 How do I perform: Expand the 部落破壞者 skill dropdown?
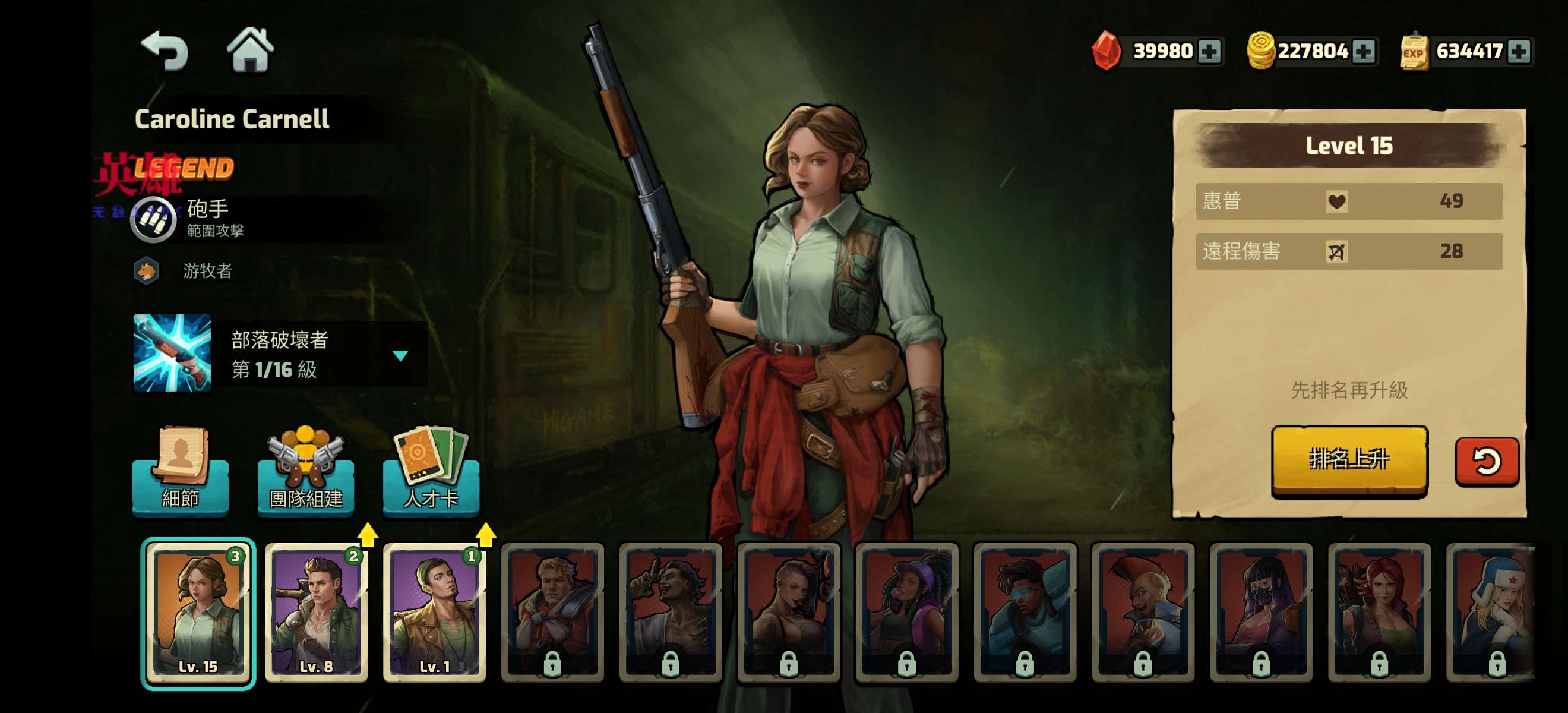pyautogui.click(x=400, y=355)
